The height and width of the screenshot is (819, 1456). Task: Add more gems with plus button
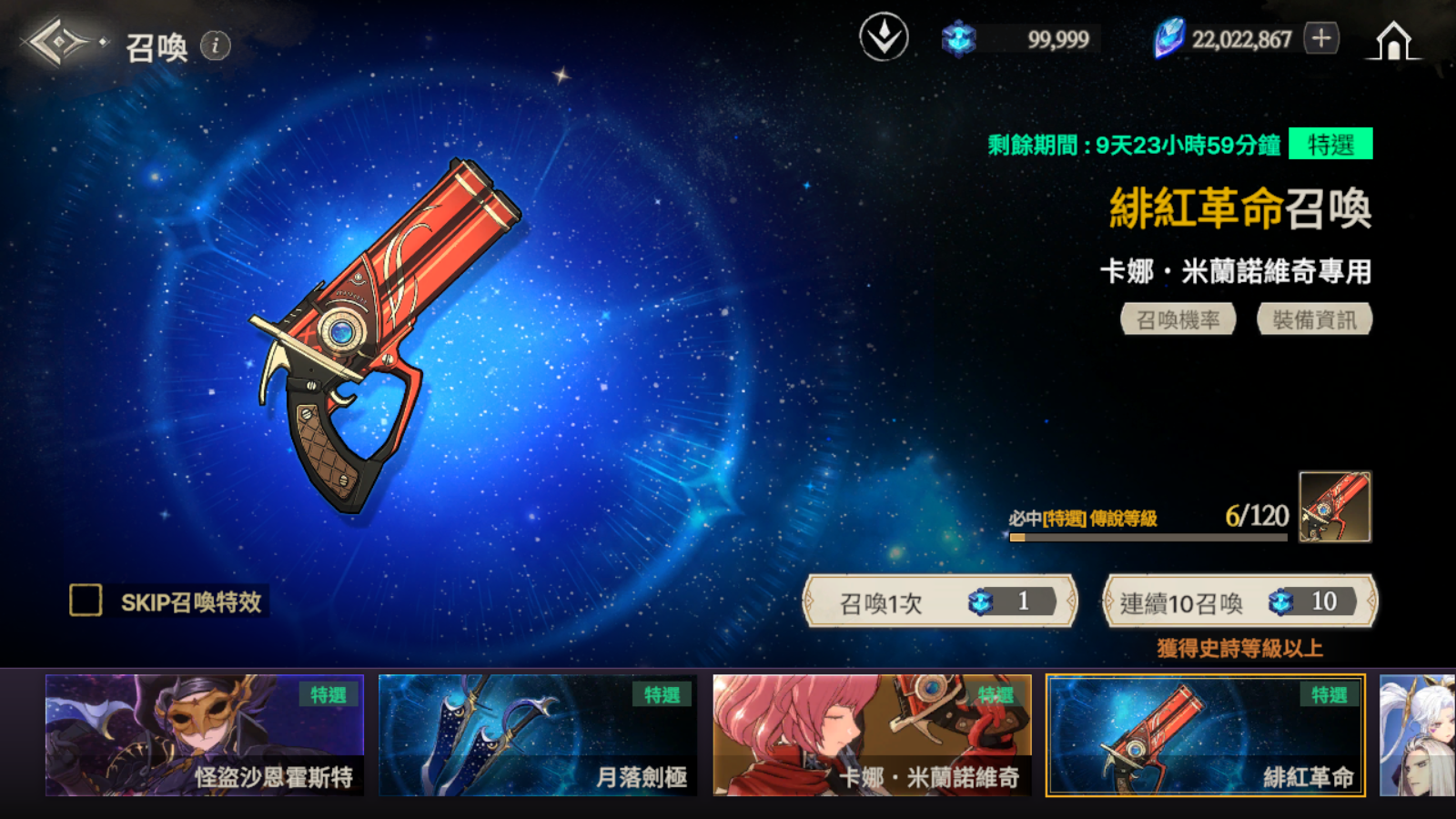click(1321, 38)
